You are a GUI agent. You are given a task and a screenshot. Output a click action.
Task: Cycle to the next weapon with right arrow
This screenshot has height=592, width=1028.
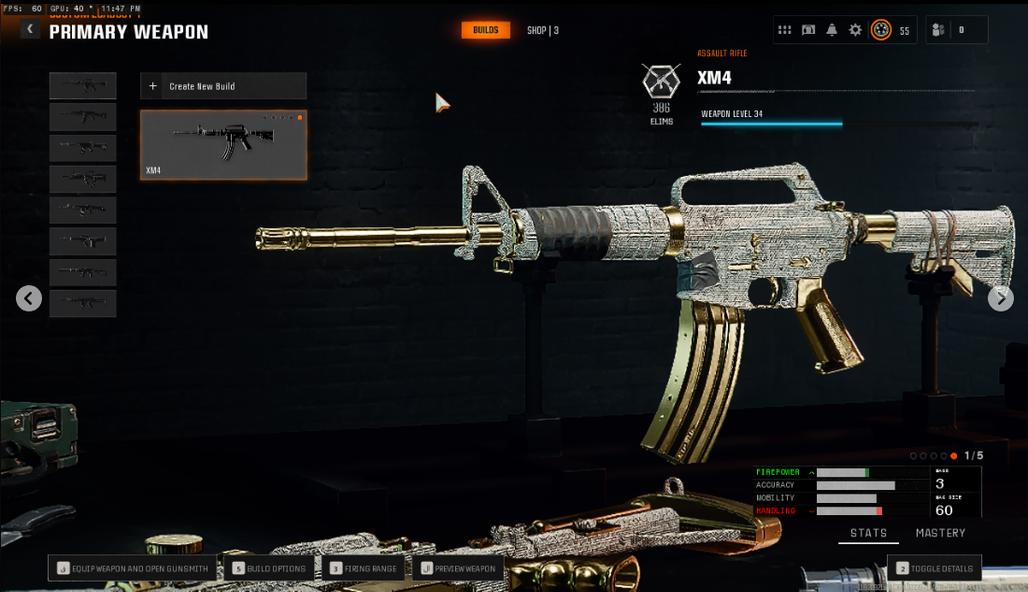tap(1000, 298)
